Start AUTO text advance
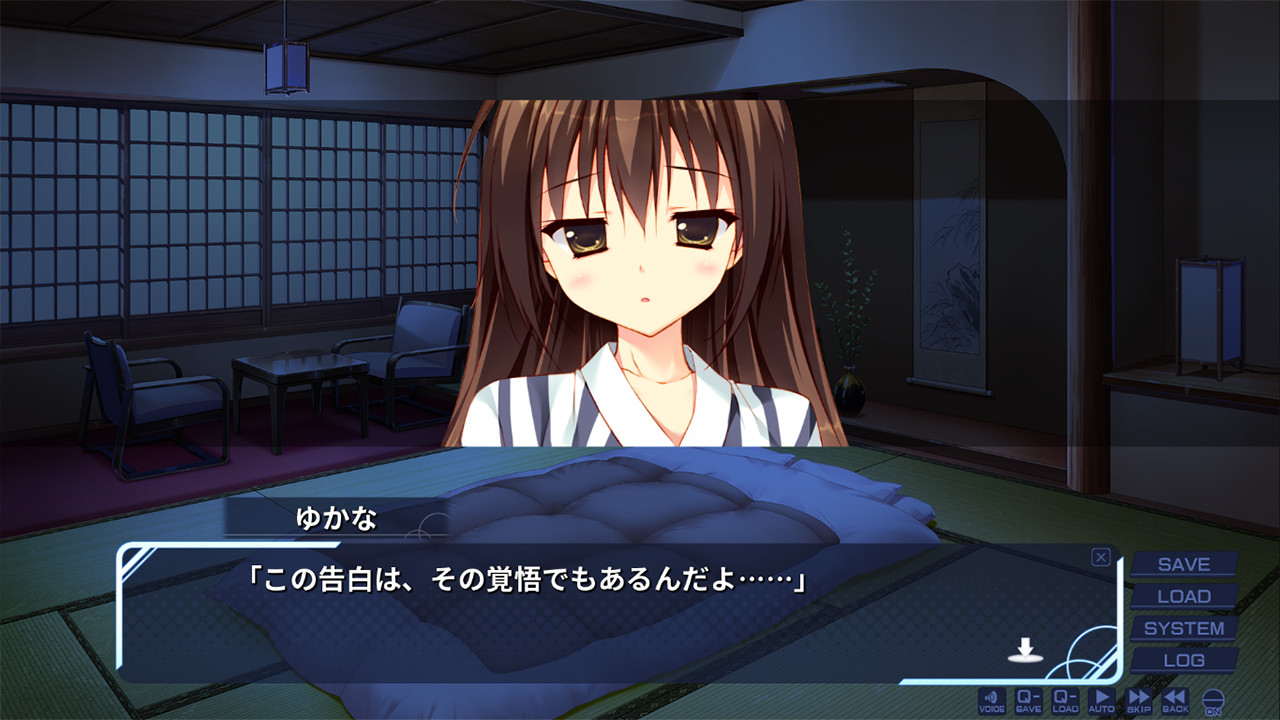The image size is (1280, 720). [1102, 700]
